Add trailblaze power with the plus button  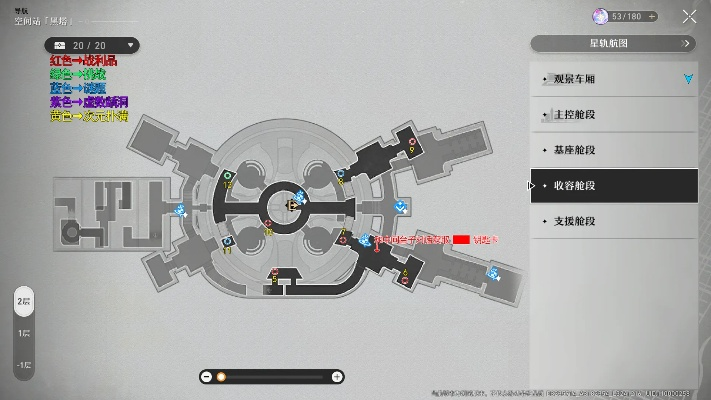pyautogui.click(x=652, y=16)
